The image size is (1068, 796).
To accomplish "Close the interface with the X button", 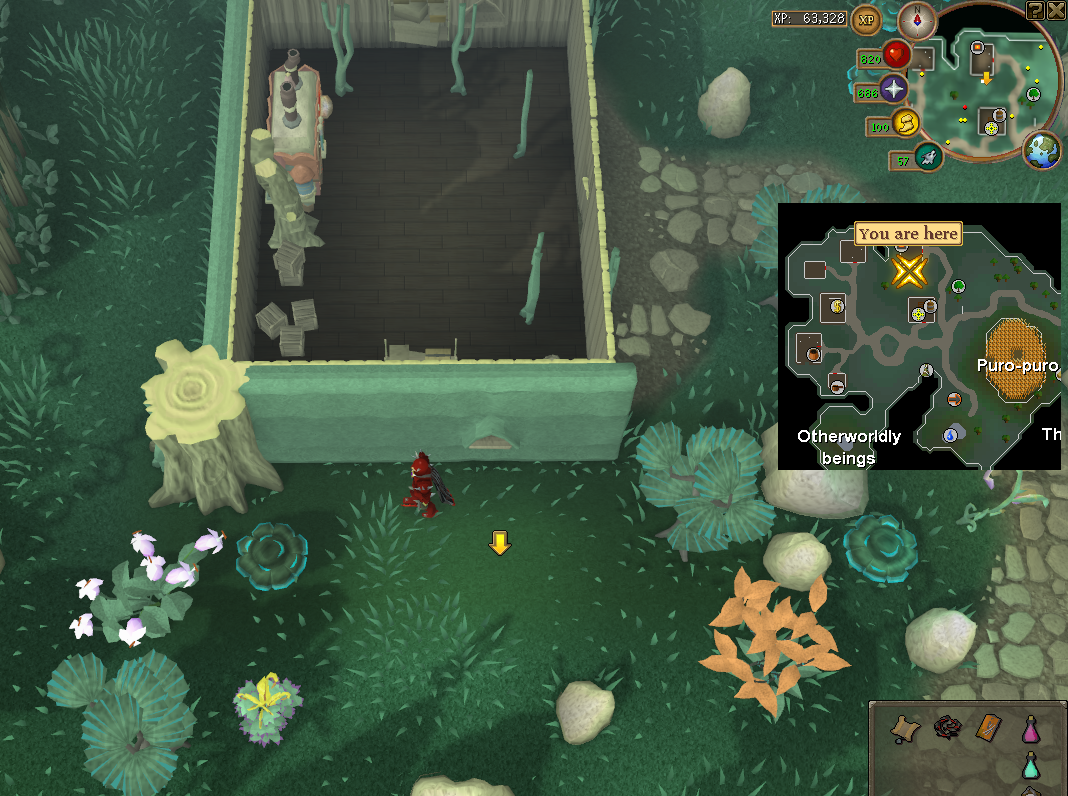I will 1056,10.
